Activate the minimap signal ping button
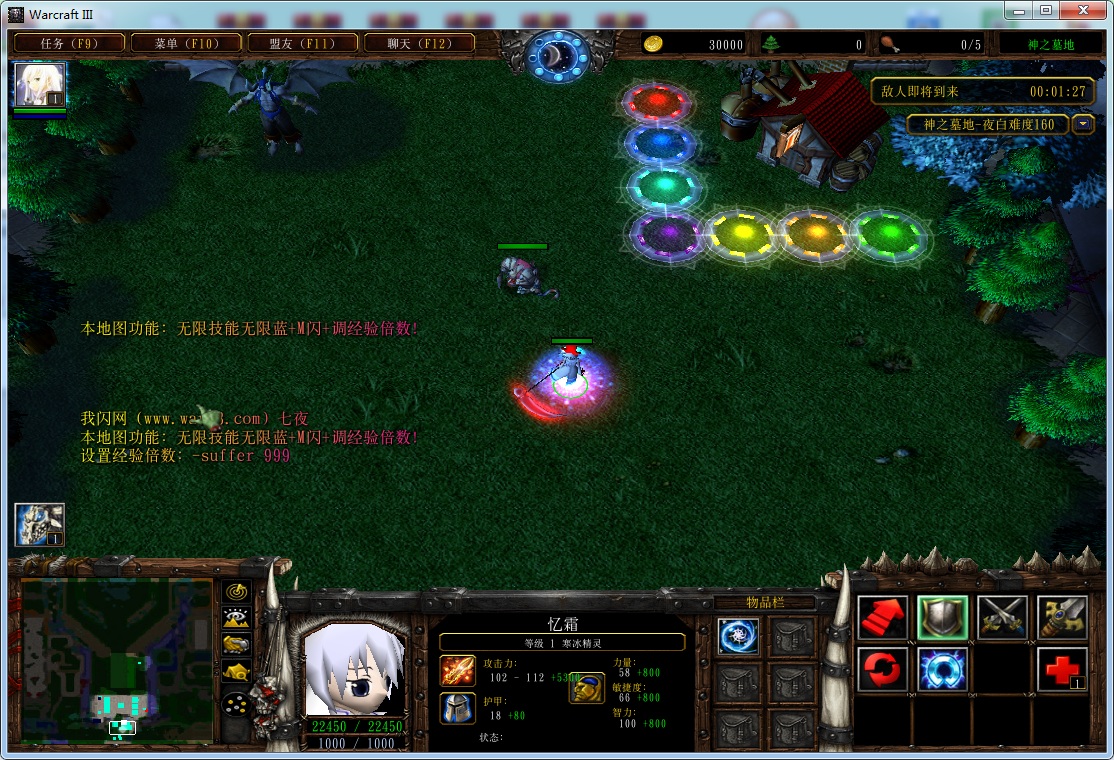1114x760 pixels. pos(237,591)
